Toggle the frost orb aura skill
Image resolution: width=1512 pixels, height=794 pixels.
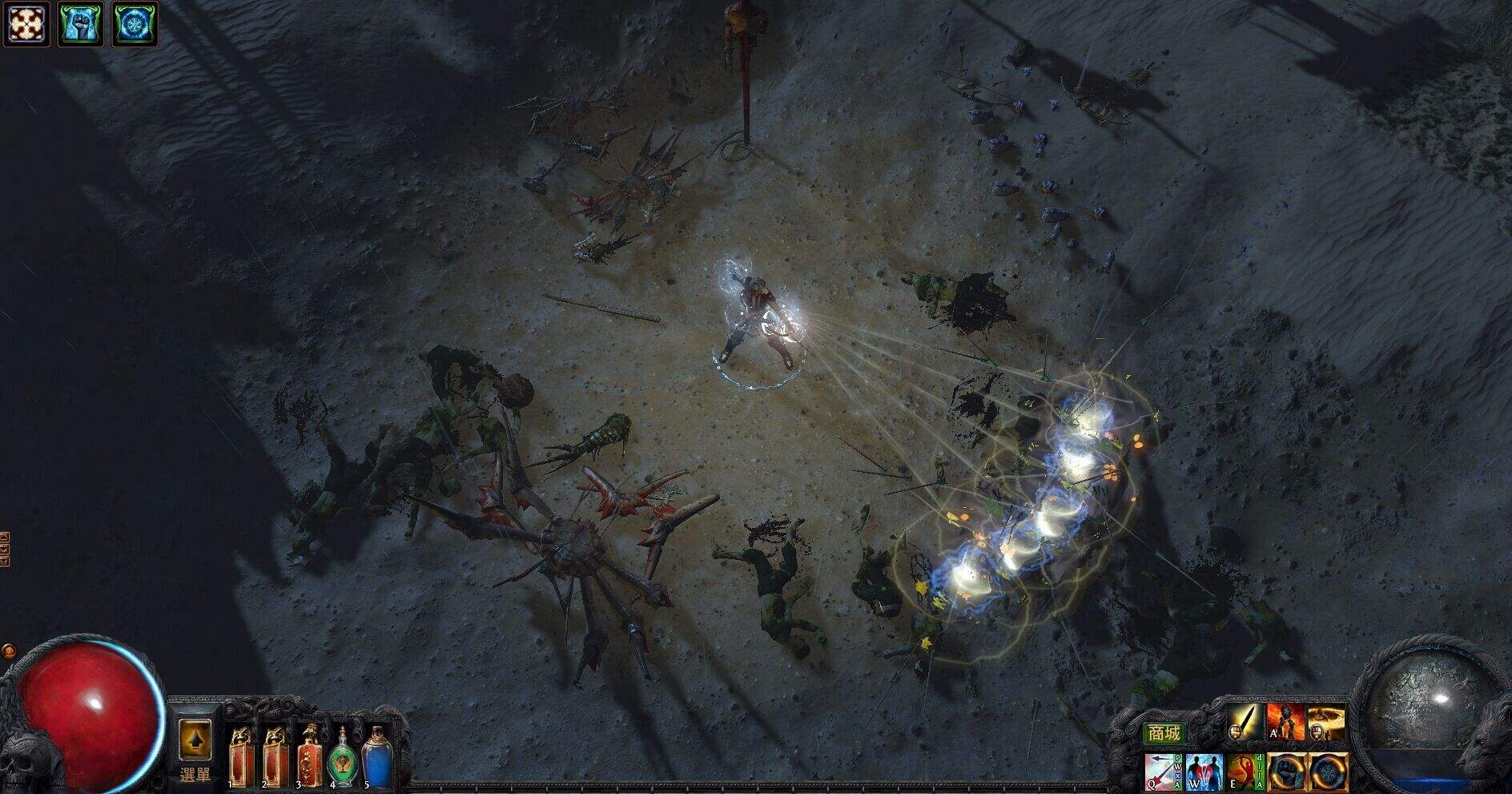click(1327, 772)
